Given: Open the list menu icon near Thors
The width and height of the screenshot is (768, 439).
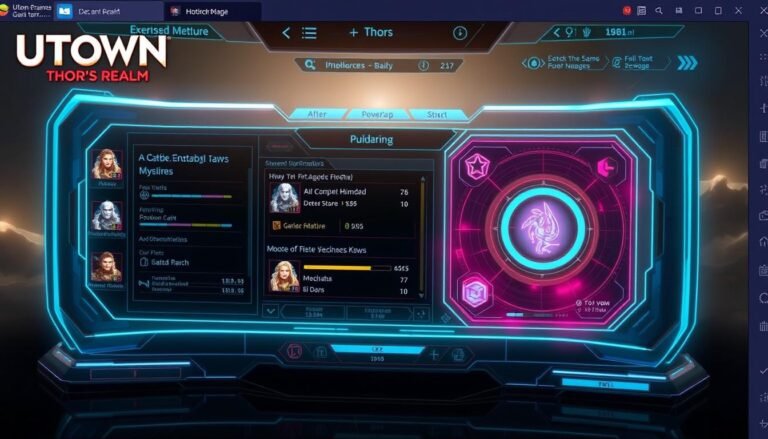Looking at the screenshot, I should tap(308, 32).
